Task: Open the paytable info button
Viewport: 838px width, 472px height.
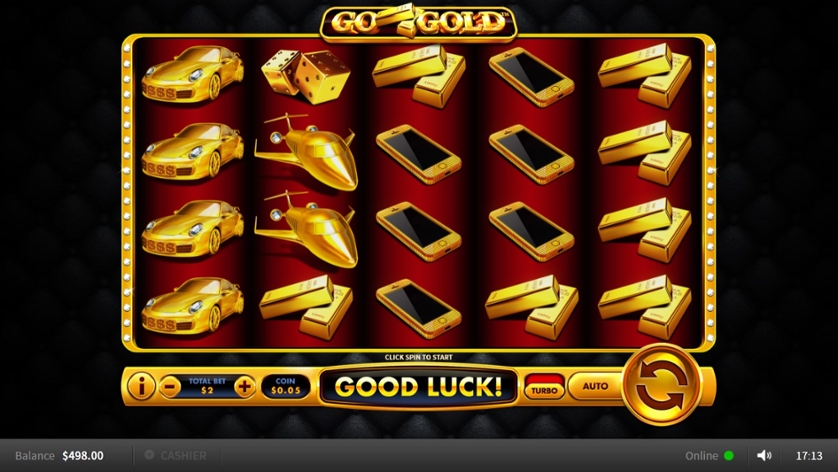Action: tap(141, 385)
